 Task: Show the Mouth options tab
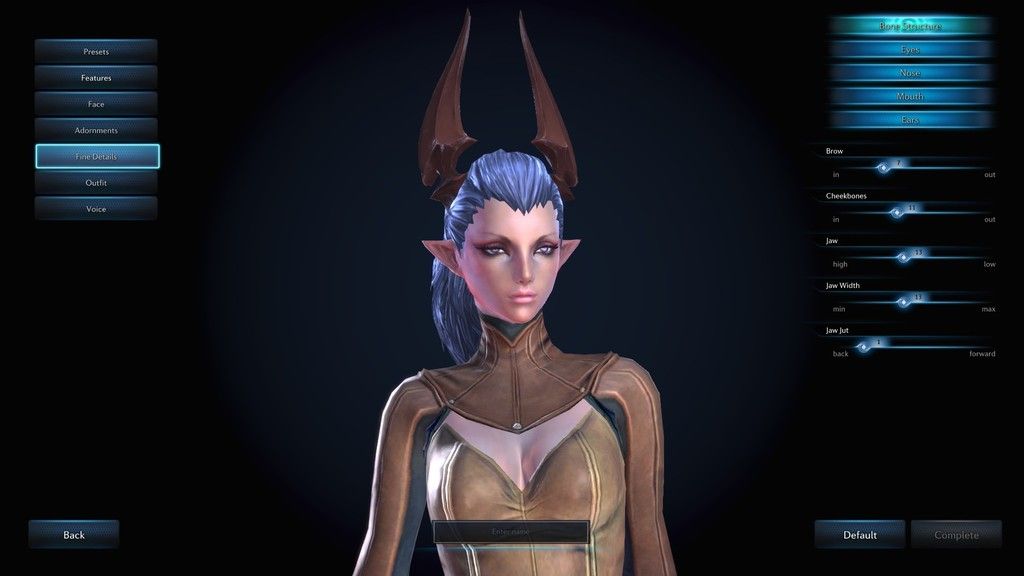(909, 96)
